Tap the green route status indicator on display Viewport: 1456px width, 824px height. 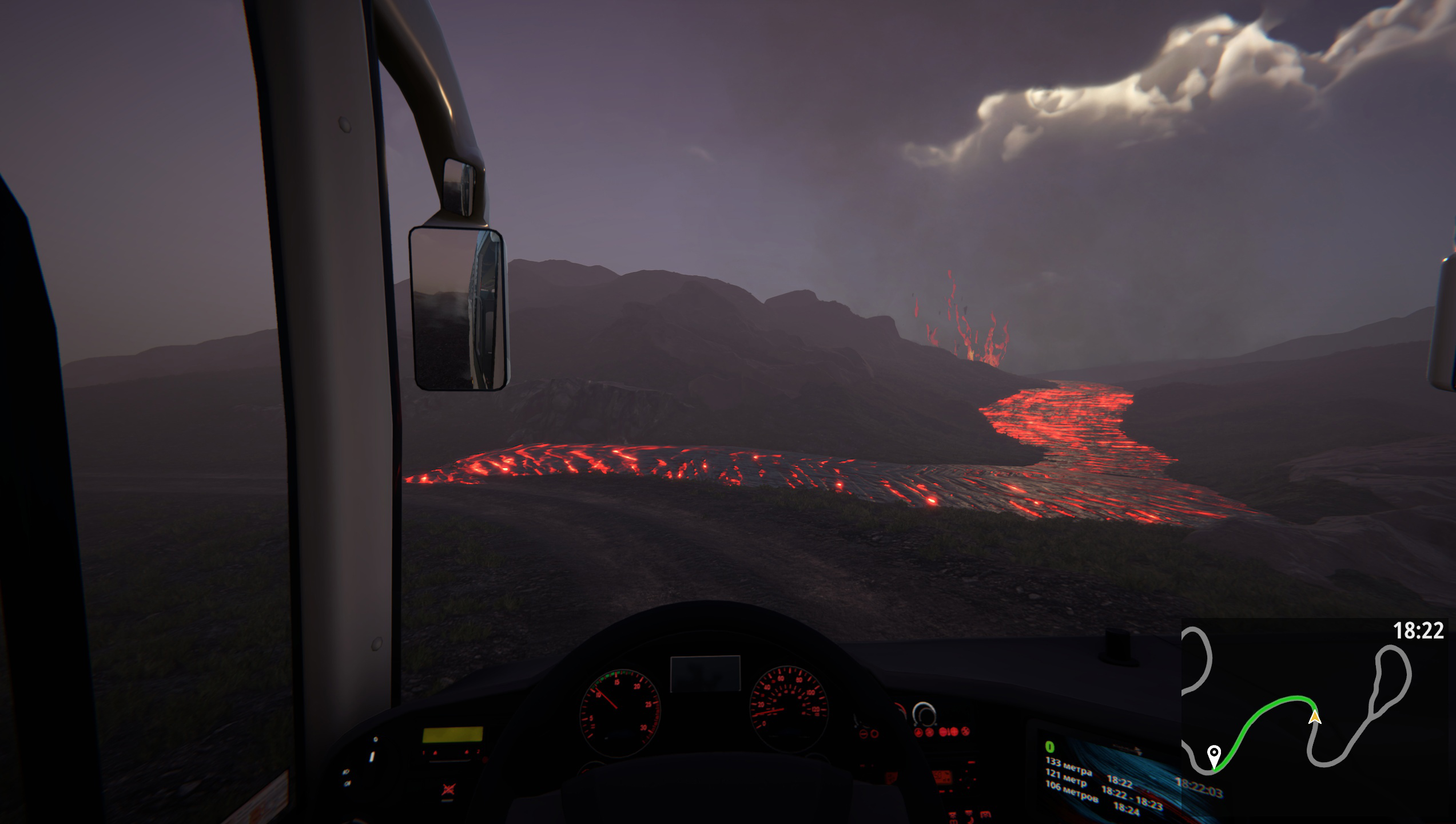1052,749
